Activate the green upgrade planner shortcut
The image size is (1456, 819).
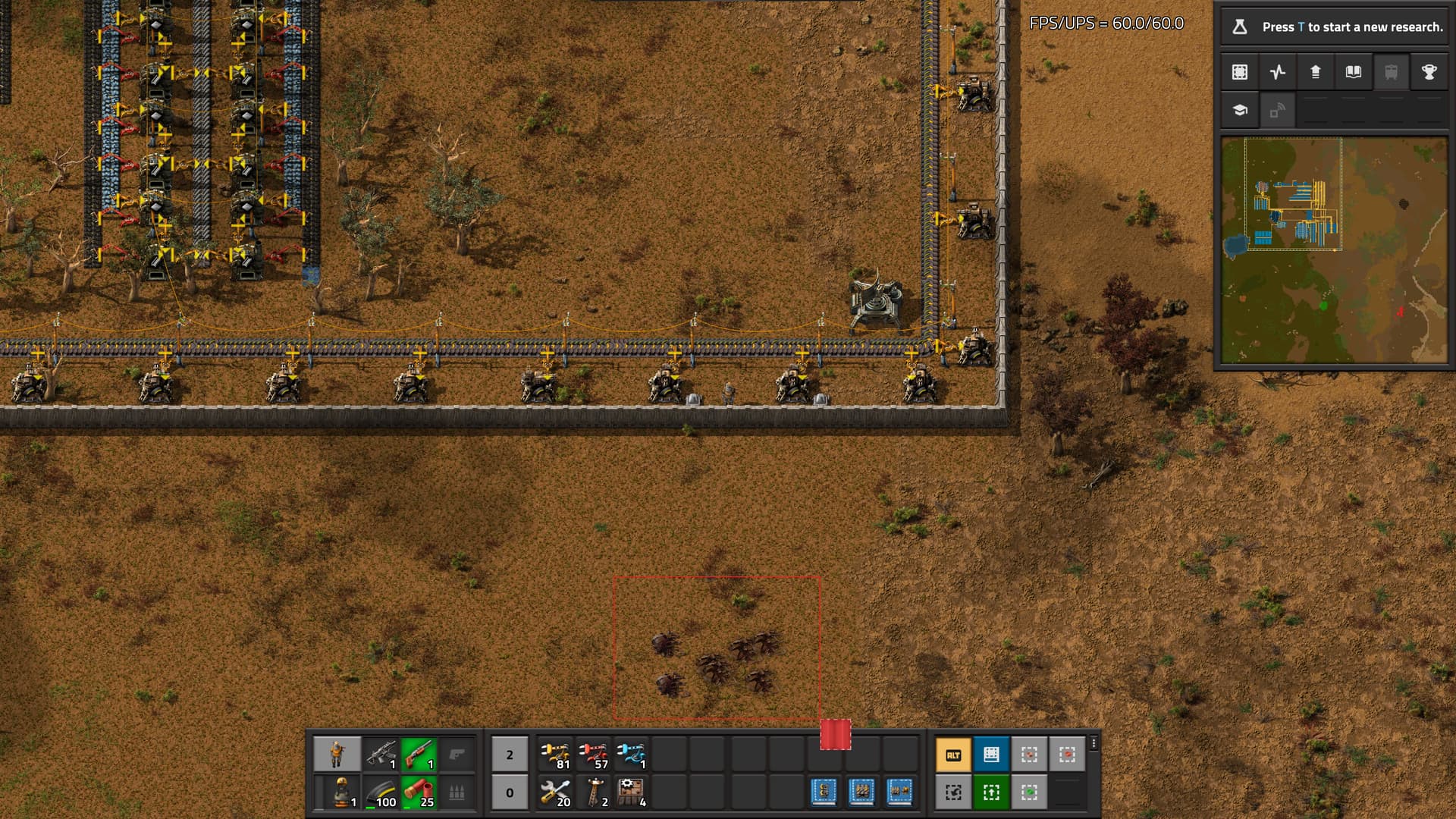(x=991, y=792)
